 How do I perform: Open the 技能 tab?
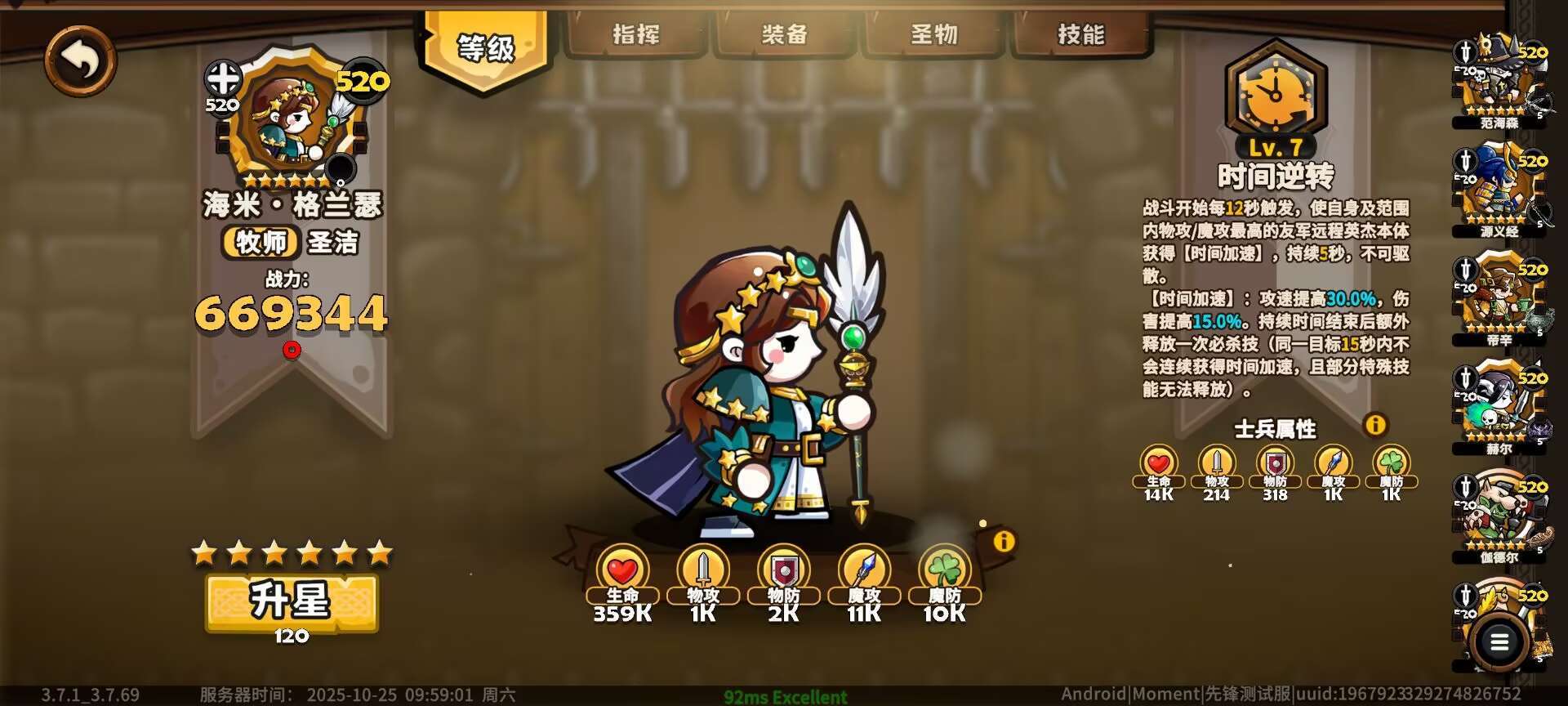tap(1082, 34)
